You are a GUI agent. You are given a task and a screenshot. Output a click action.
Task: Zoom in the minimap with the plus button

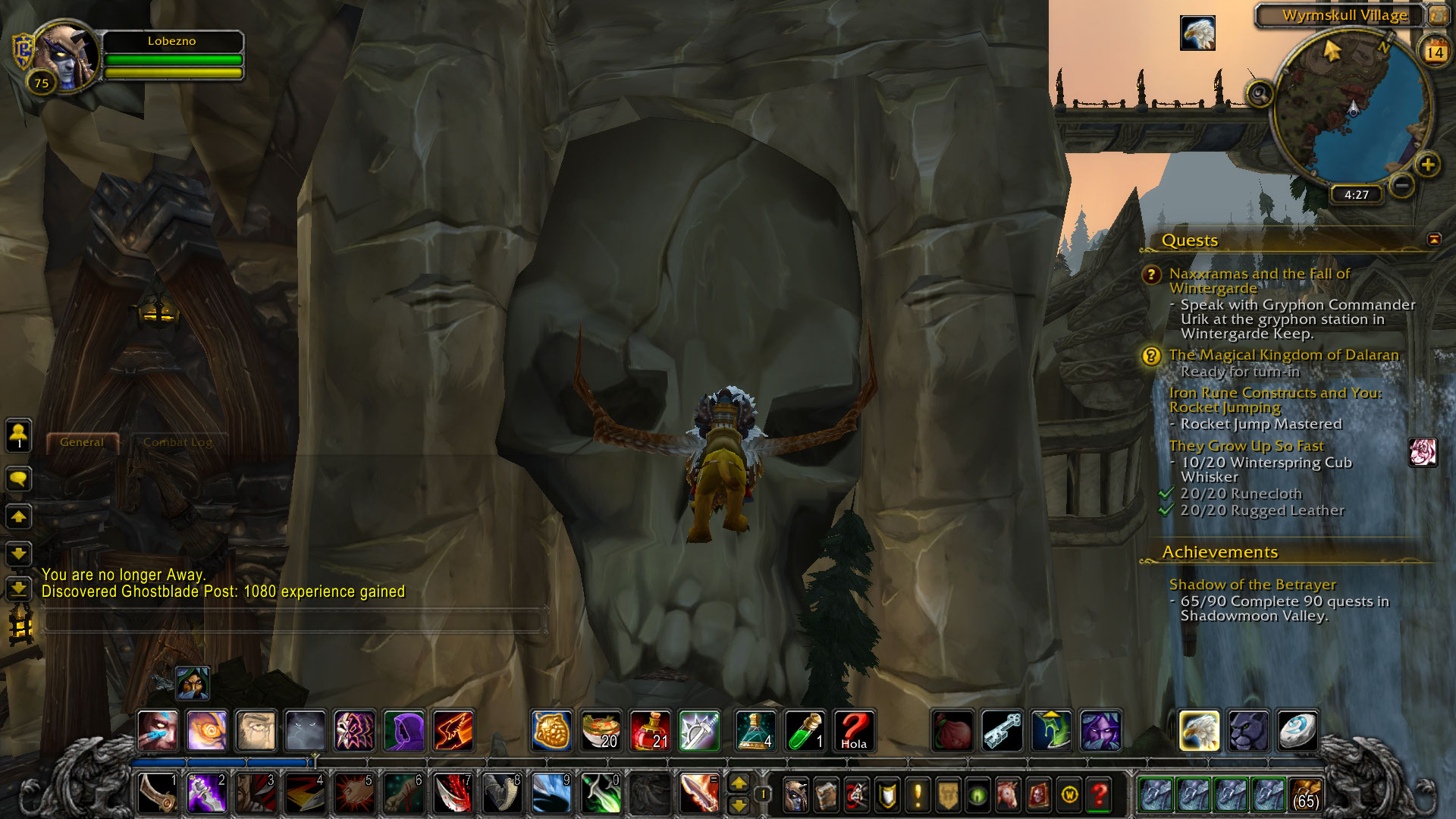(x=1427, y=165)
